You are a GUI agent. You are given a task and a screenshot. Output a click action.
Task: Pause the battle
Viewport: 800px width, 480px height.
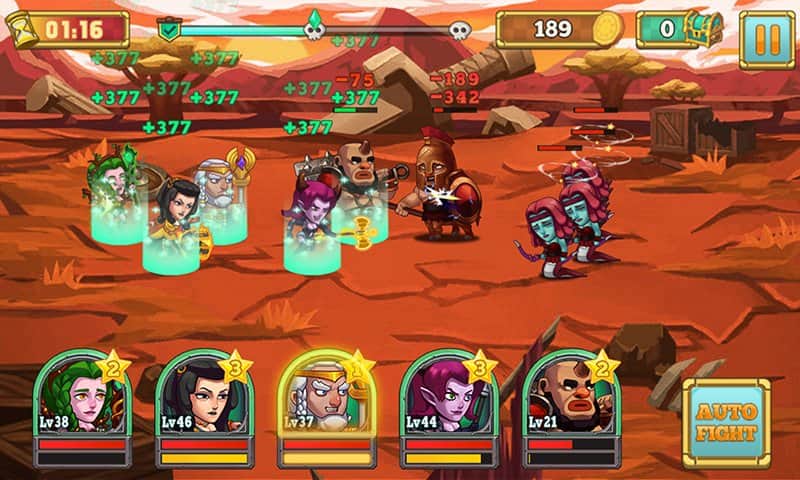coord(767,40)
